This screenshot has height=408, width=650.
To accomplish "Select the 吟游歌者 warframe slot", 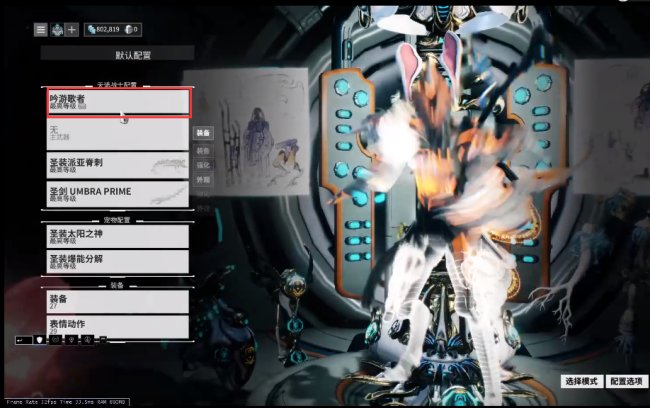I will tap(118, 101).
